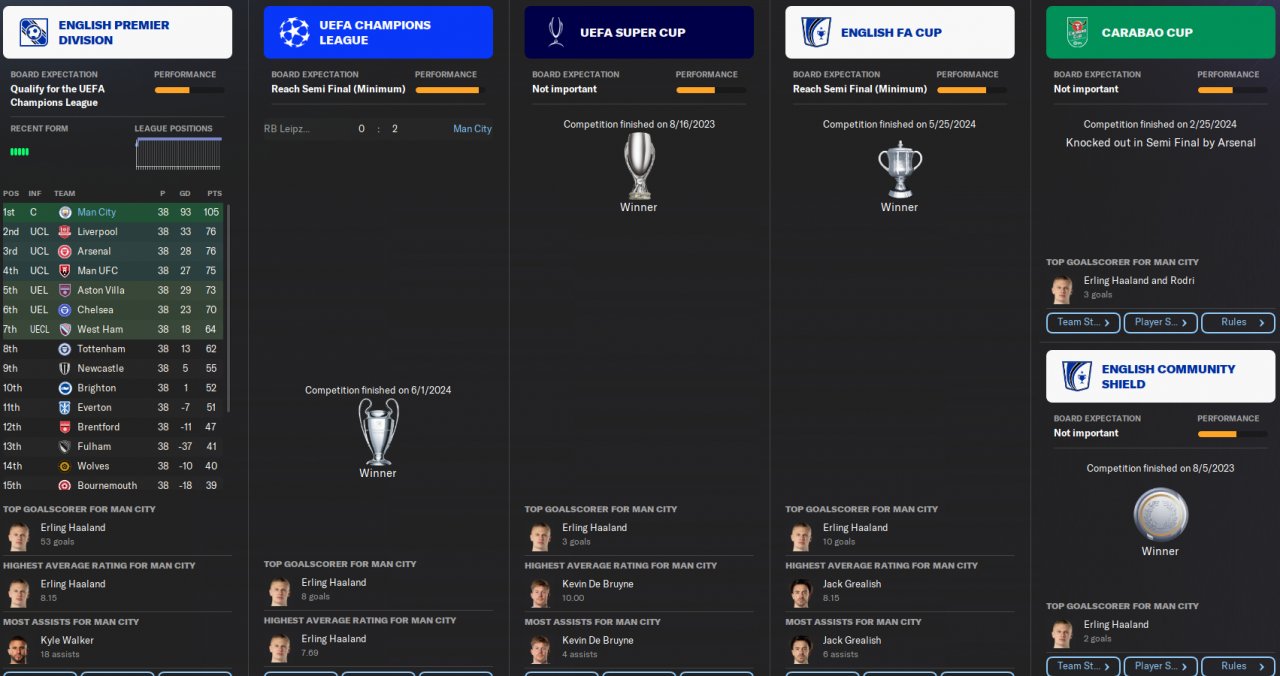The height and width of the screenshot is (676, 1280).
Task: Open the RB Leipzig vs Man City result
Action: tap(378, 129)
